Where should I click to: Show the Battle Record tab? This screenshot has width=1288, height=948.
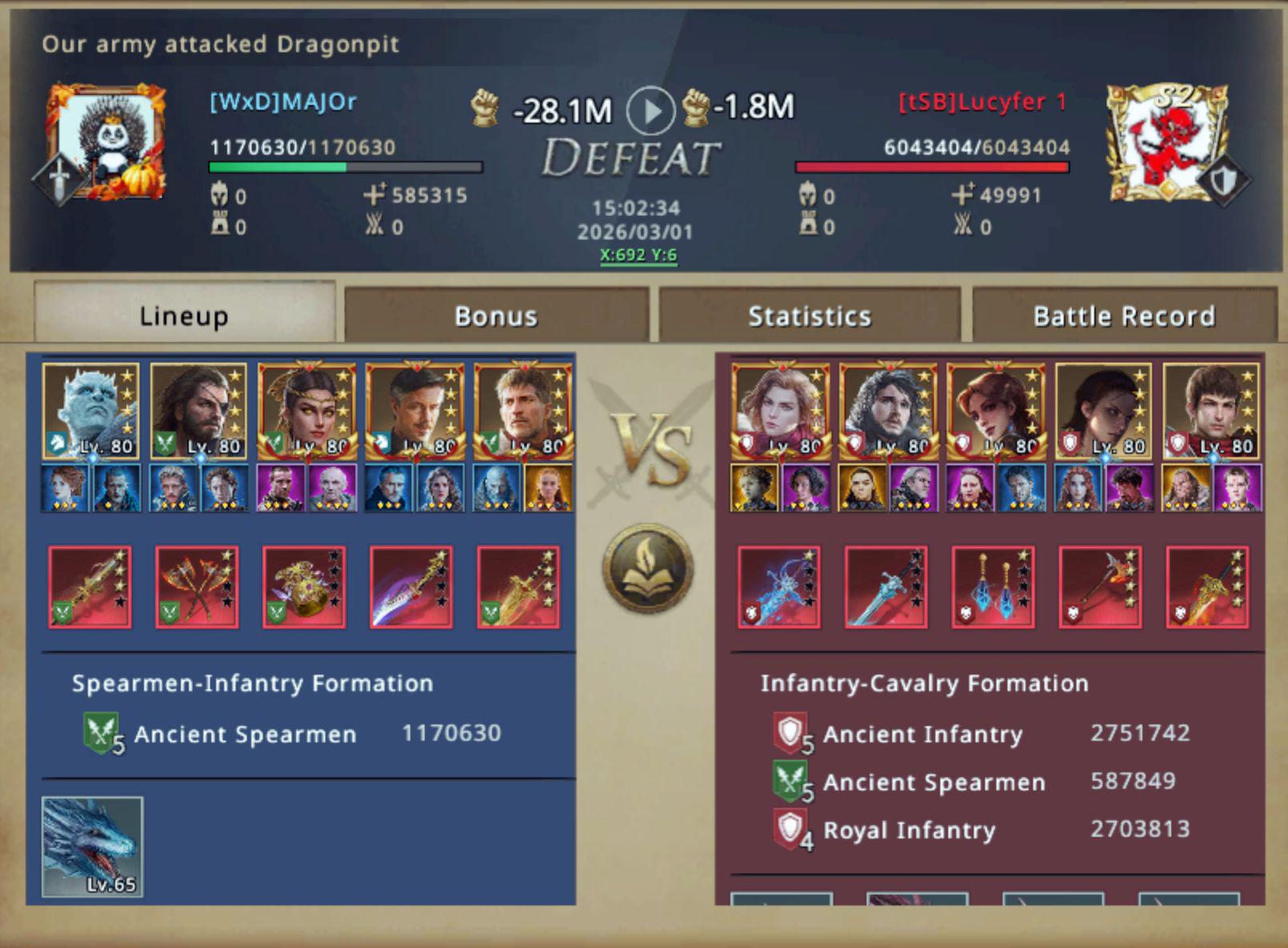point(1124,315)
